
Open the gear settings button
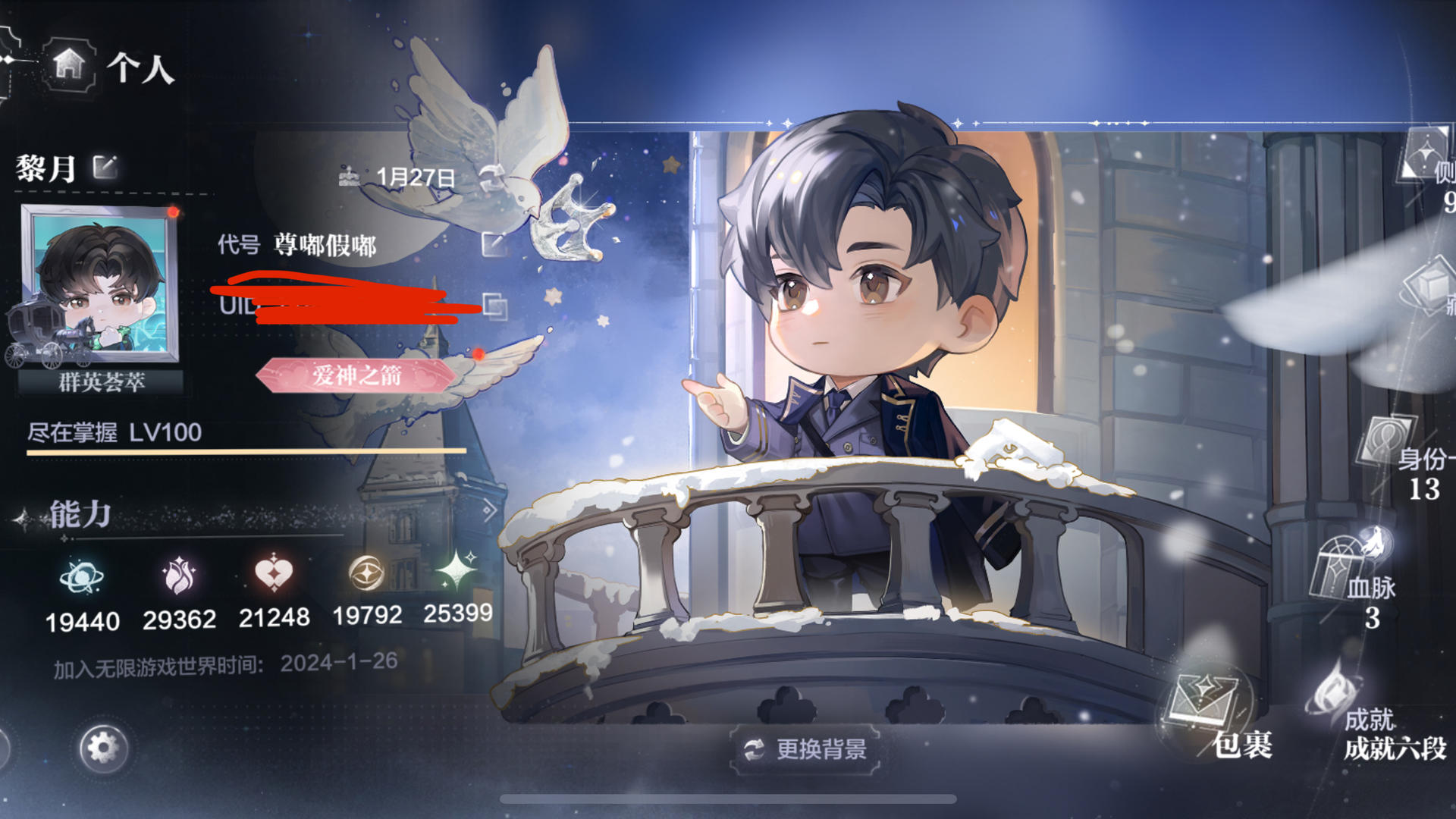103,748
